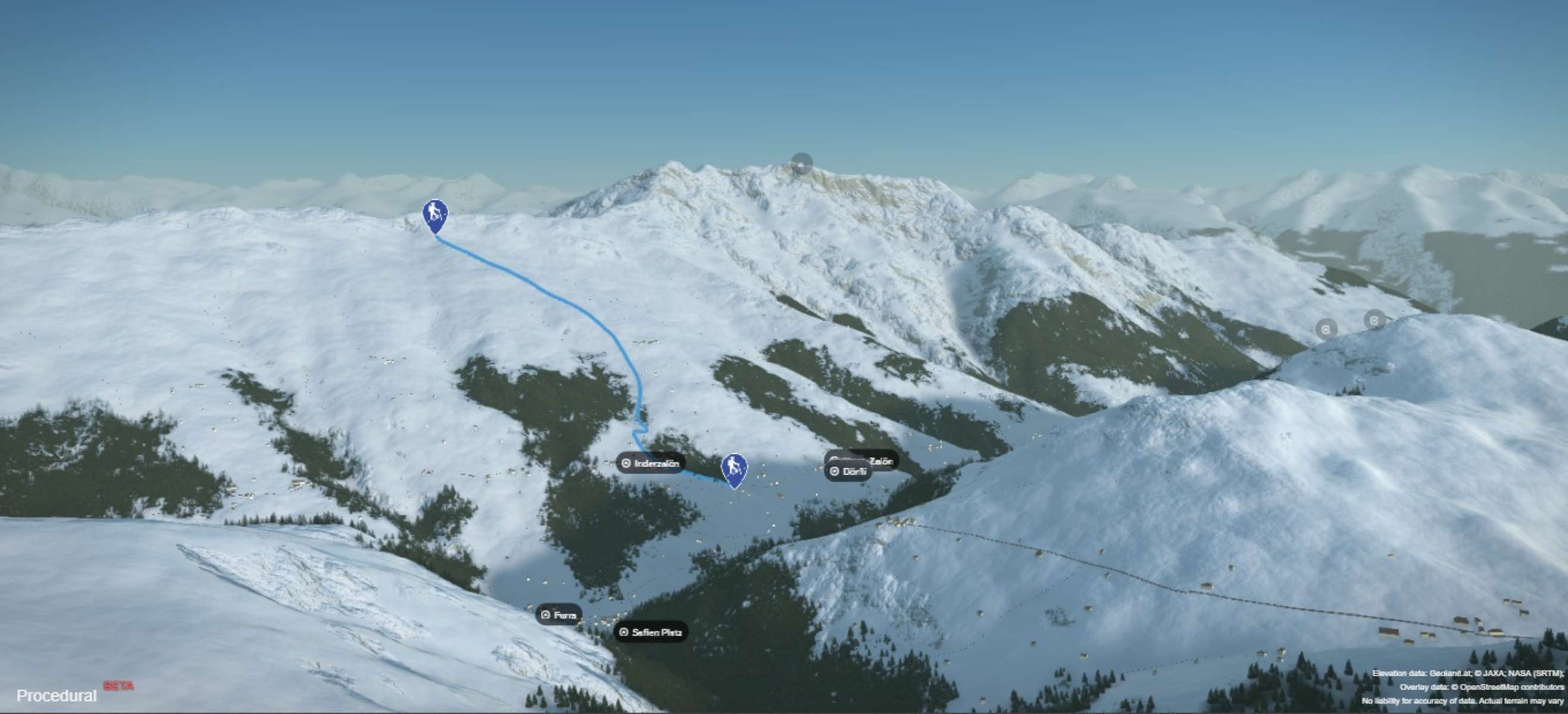
Task: Select the hiker pin beside Inderzalön
Action: pyautogui.click(x=734, y=470)
